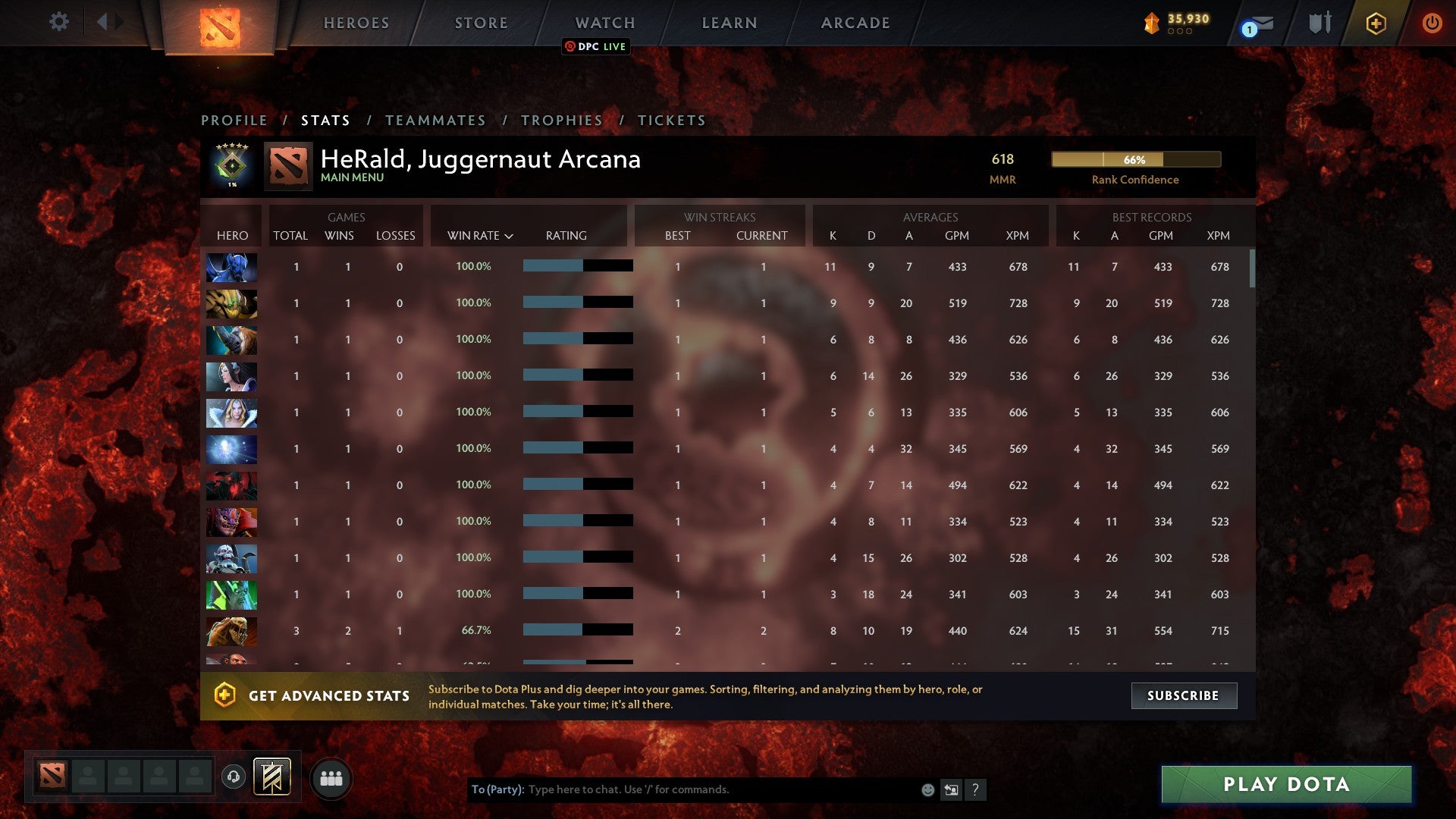Viewport: 1456px width, 819px height.
Task: Open the Dota Plus shield icon in top bar
Action: click(1375, 23)
